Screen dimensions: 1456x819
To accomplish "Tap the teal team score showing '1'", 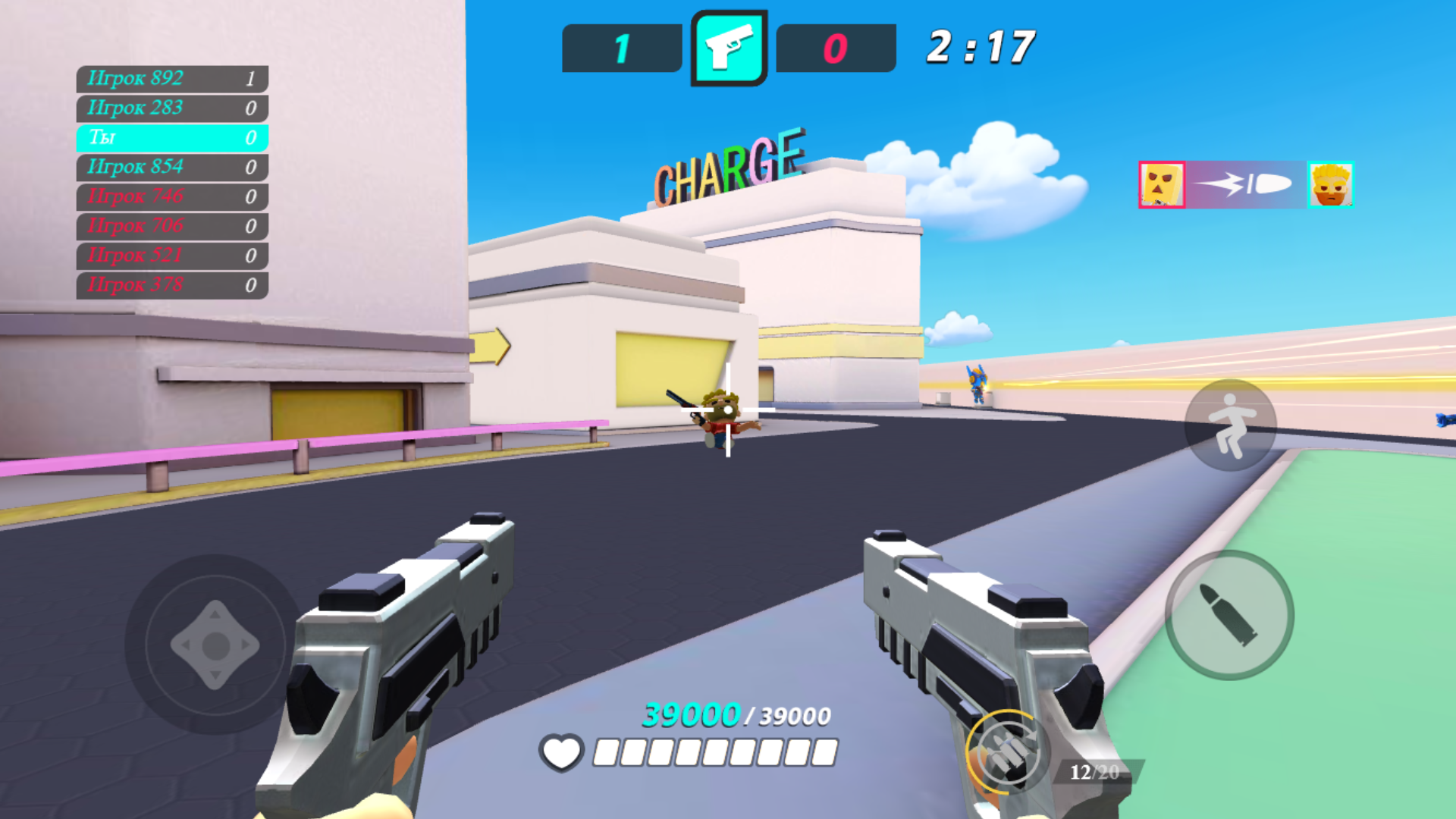I will pyautogui.click(x=620, y=47).
